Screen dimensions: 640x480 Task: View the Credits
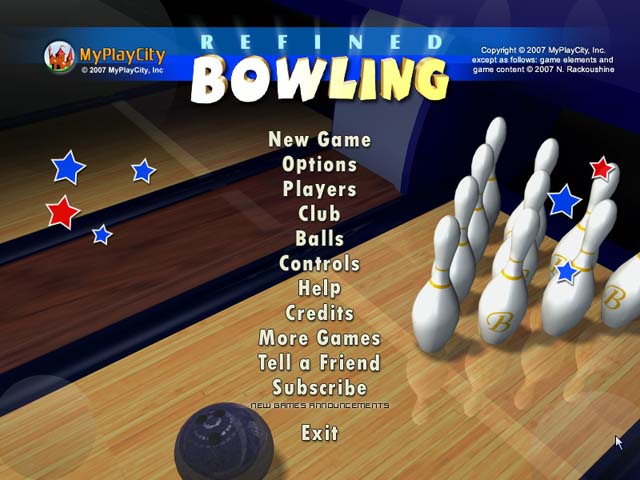(x=319, y=313)
